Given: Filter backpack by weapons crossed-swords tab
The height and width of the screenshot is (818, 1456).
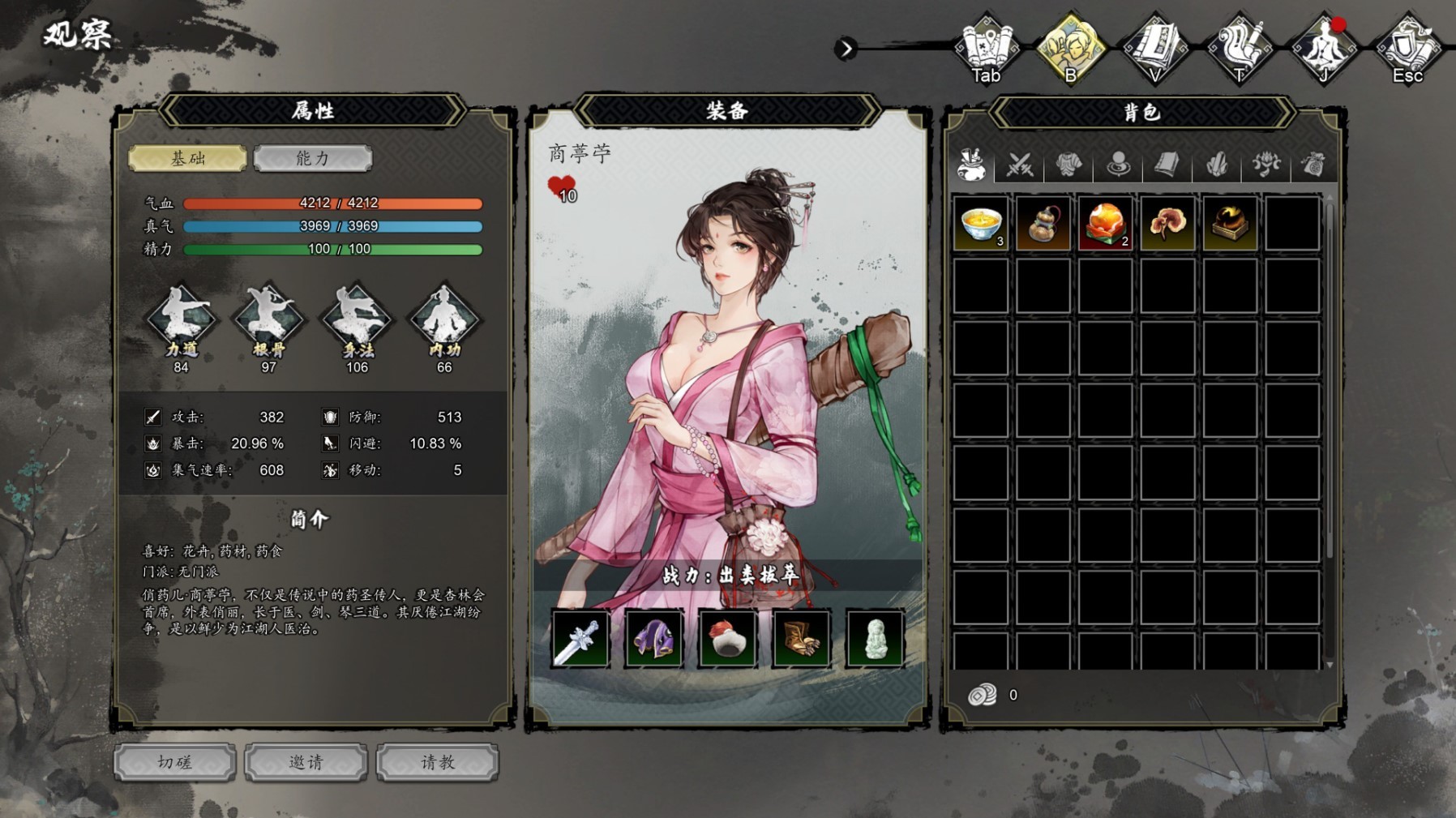Looking at the screenshot, I should 1020,165.
